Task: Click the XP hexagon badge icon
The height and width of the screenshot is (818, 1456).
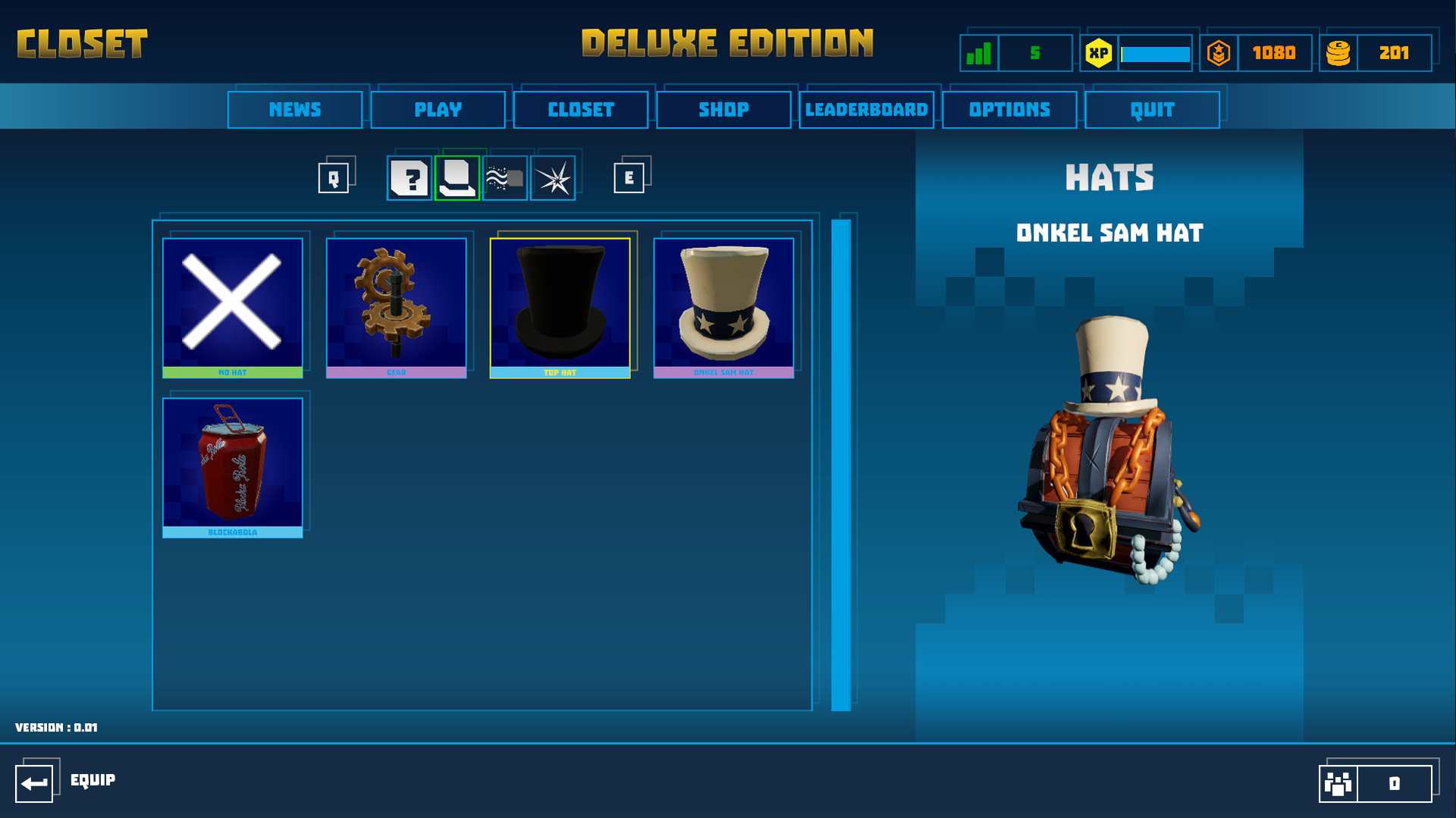Action: pyautogui.click(x=1099, y=52)
